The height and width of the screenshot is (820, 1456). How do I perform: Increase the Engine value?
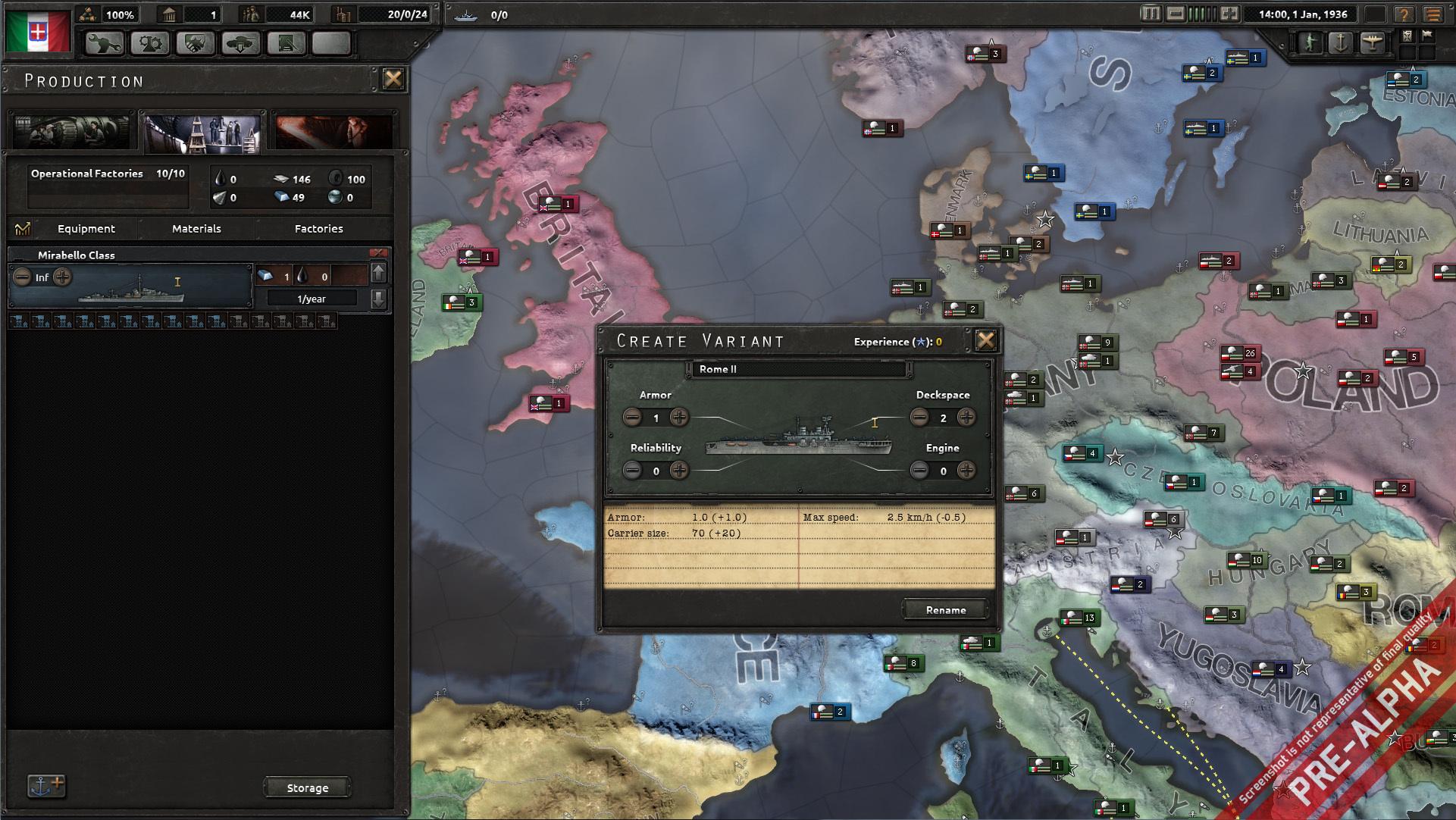(966, 470)
